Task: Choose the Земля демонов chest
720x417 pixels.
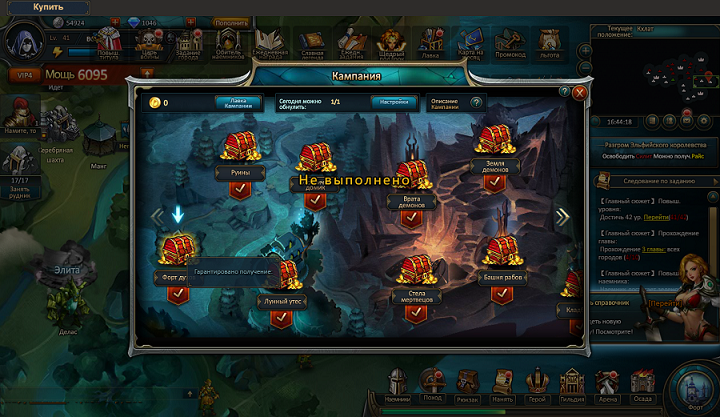Action: tap(493, 141)
